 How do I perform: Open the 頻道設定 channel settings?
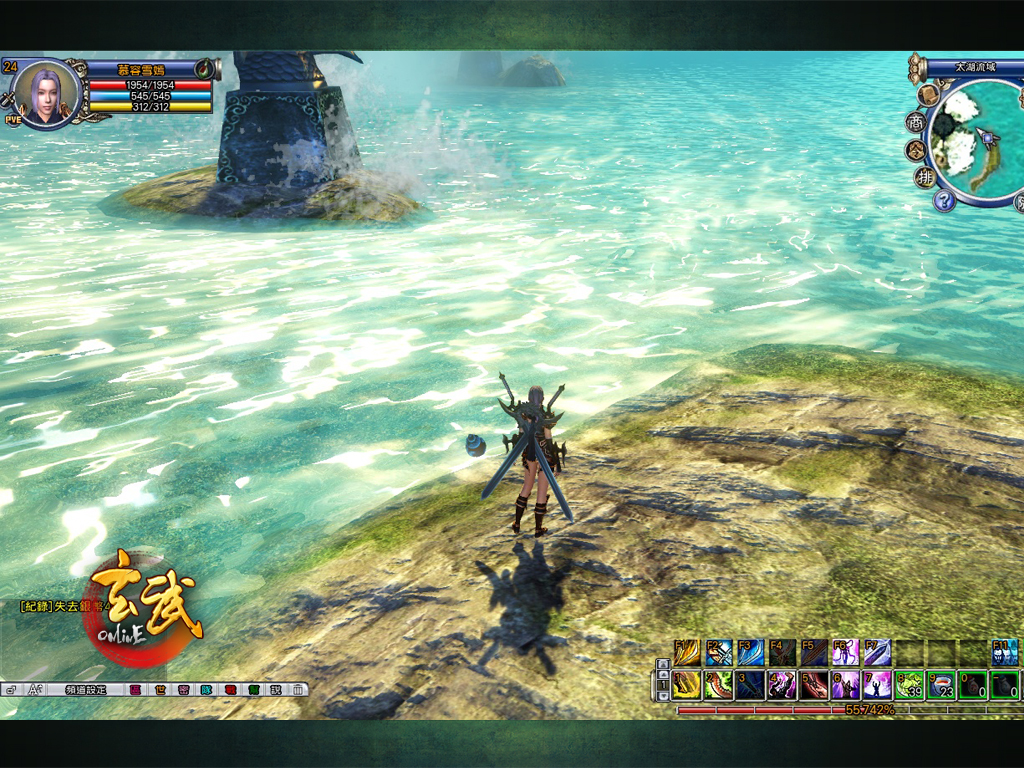click(85, 689)
